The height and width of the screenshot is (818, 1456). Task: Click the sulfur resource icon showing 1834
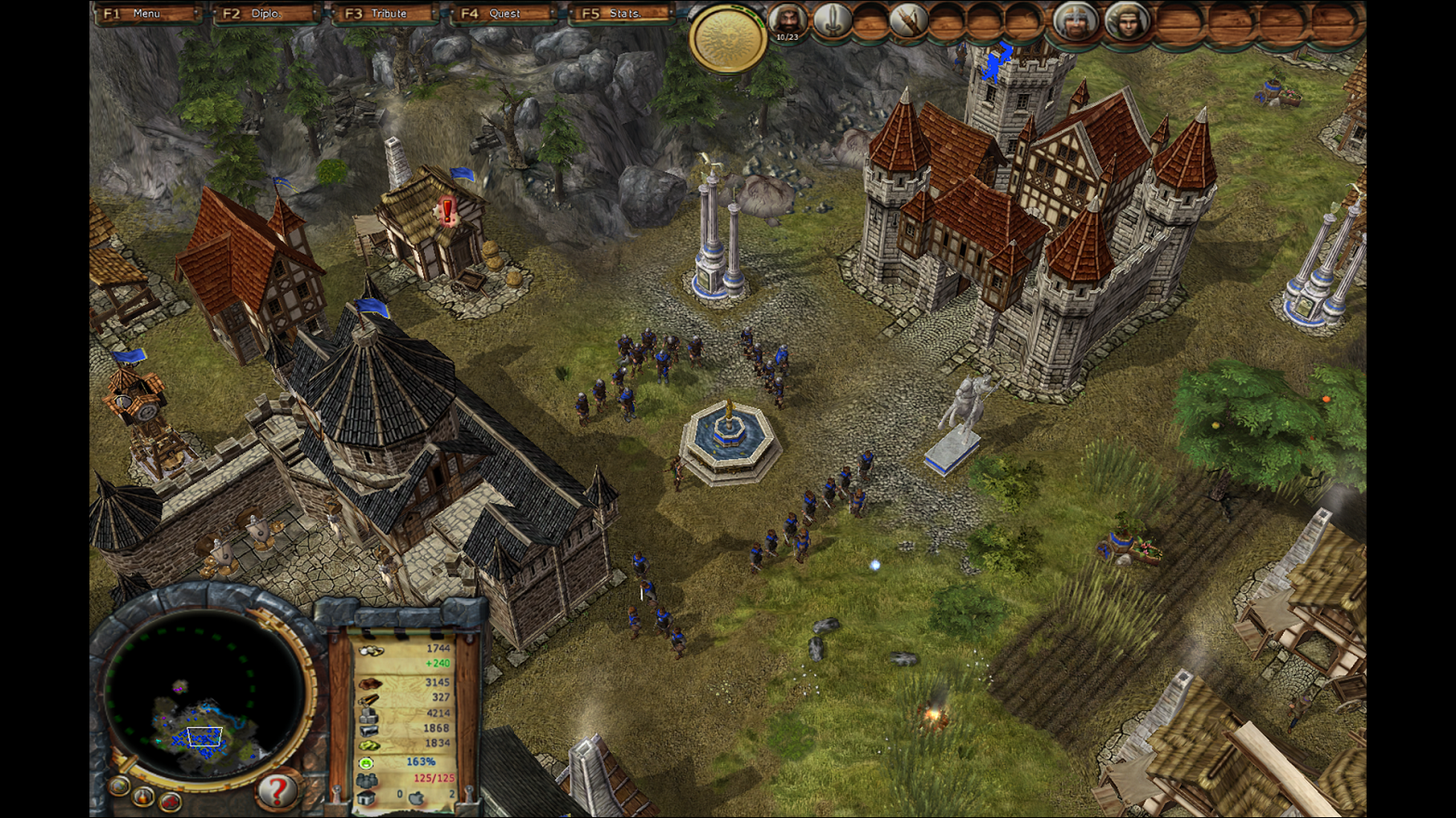(x=367, y=745)
